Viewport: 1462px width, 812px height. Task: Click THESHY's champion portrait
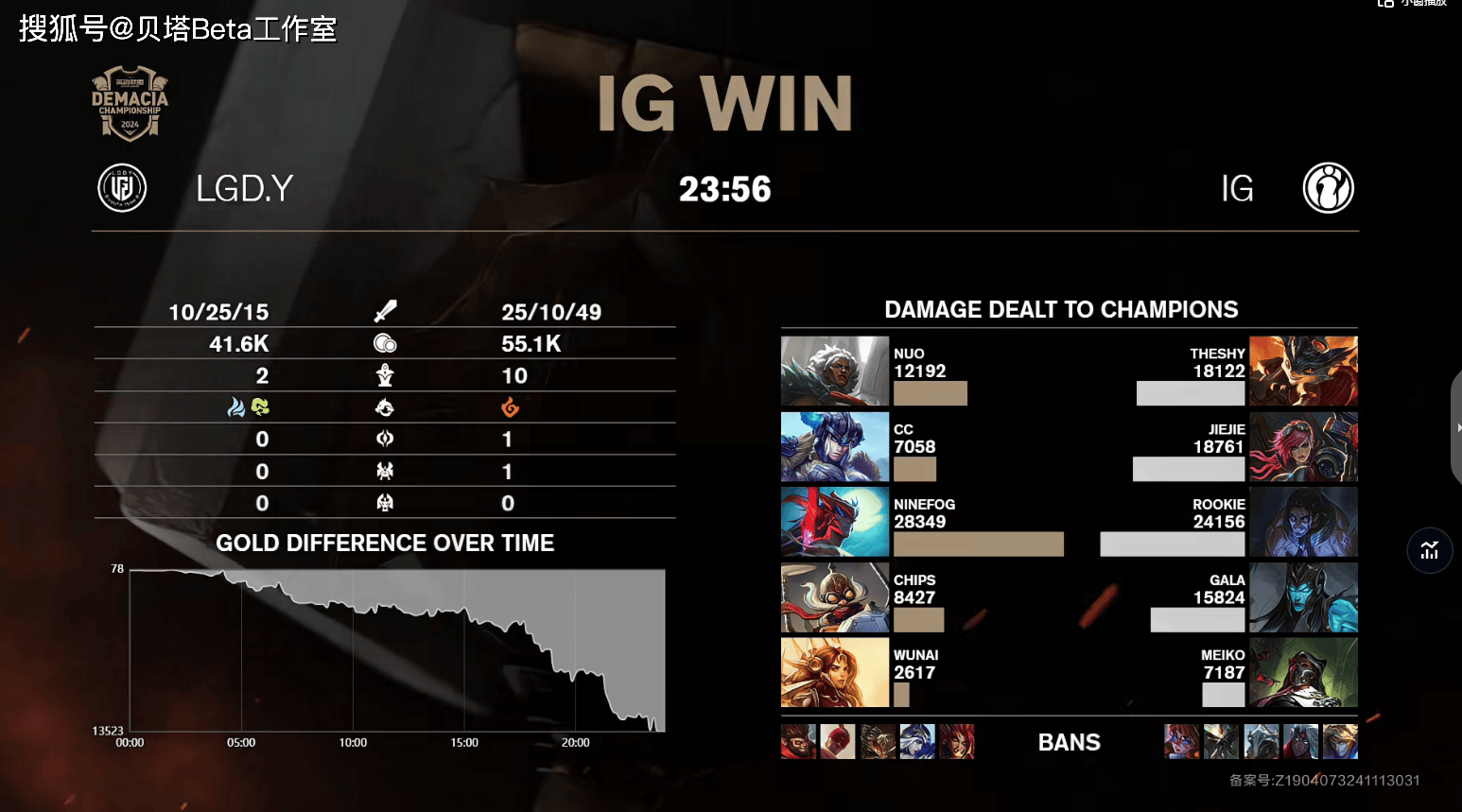(1303, 371)
